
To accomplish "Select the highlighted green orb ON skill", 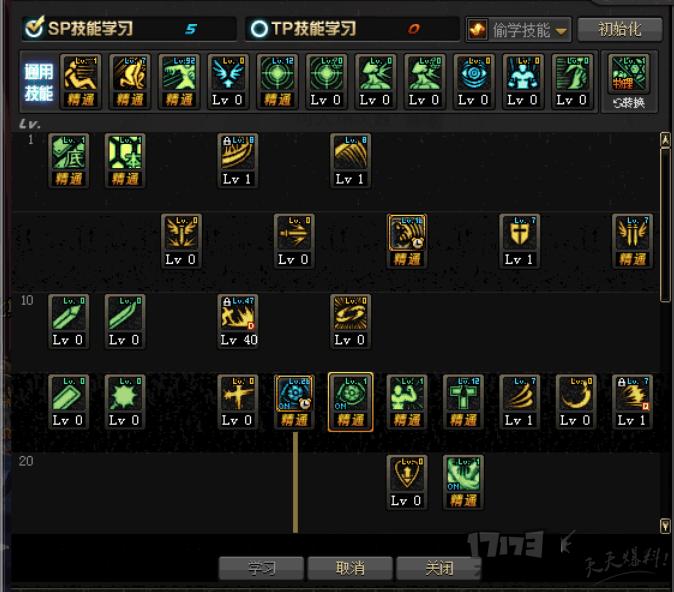I will (x=350, y=394).
